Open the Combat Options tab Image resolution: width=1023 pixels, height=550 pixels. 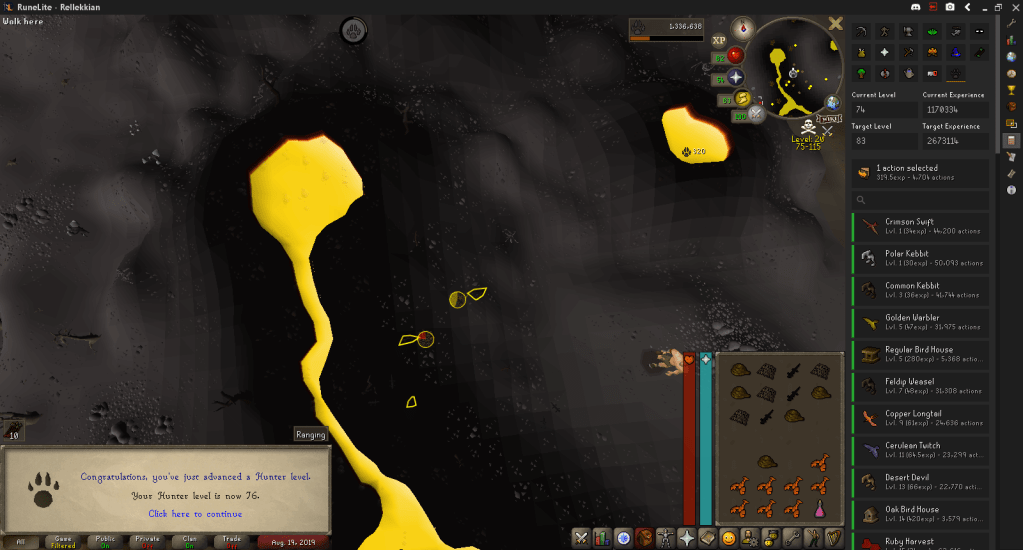(580, 538)
